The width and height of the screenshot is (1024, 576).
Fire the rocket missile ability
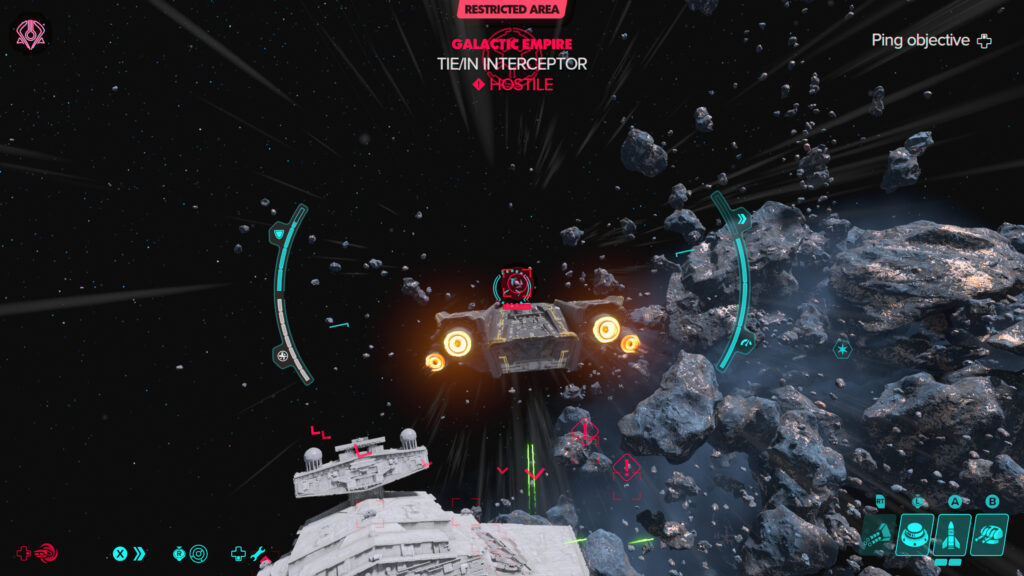click(x=949, y=535)
